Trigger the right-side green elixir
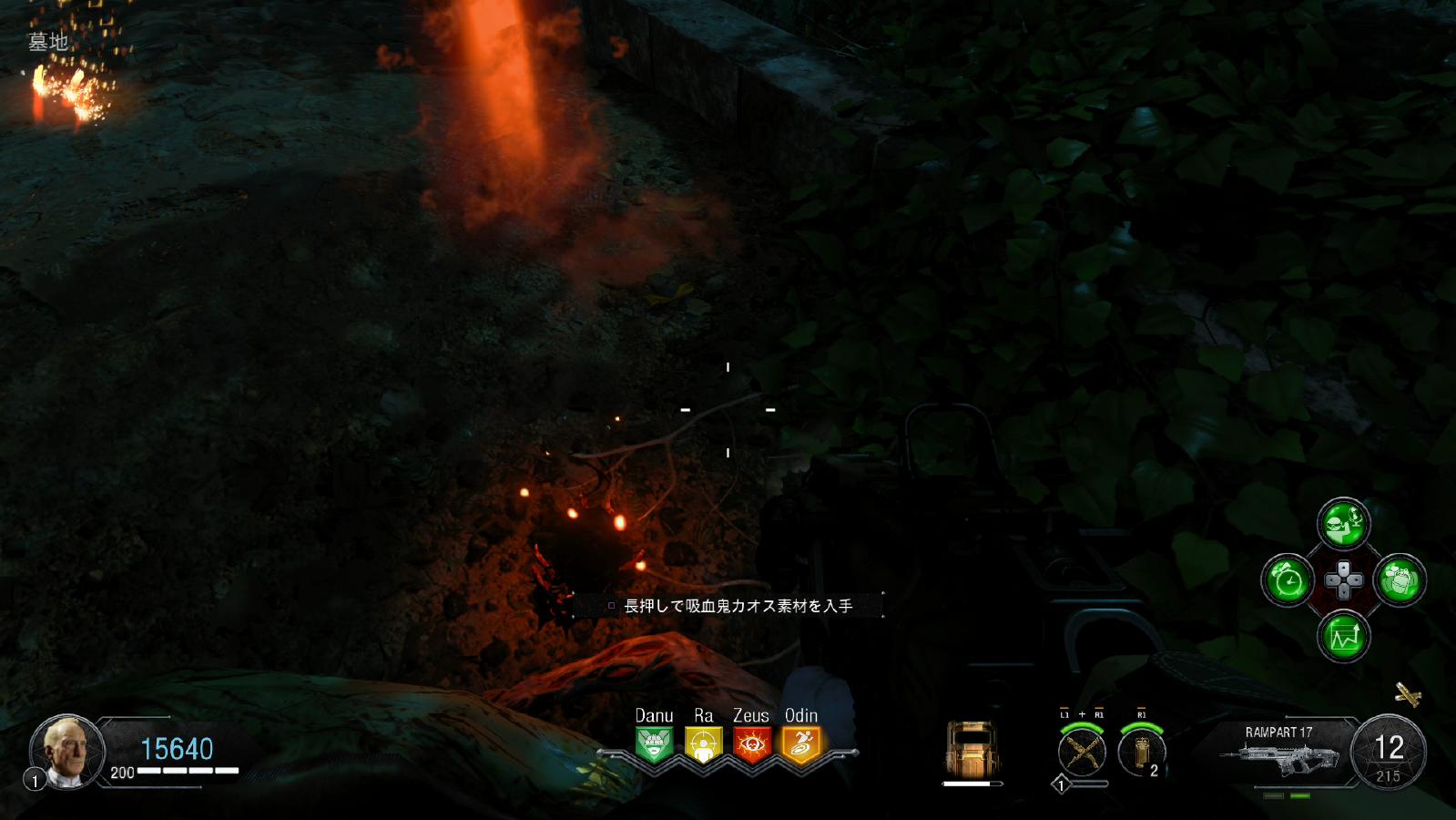This screenshot has height=820, width=1456. 1400,579
